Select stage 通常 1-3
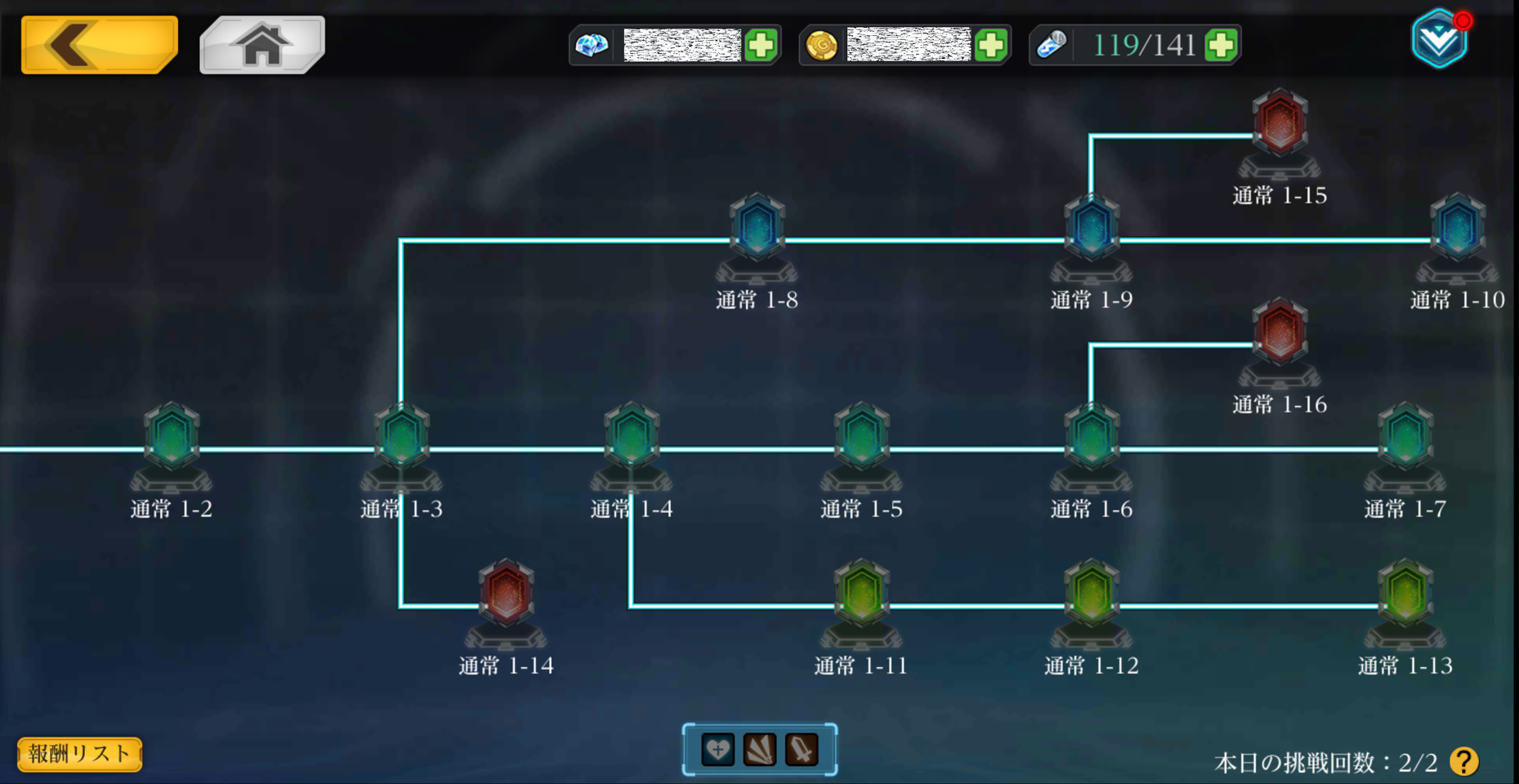The image size is (1519, 784). (x=401, y=437)
